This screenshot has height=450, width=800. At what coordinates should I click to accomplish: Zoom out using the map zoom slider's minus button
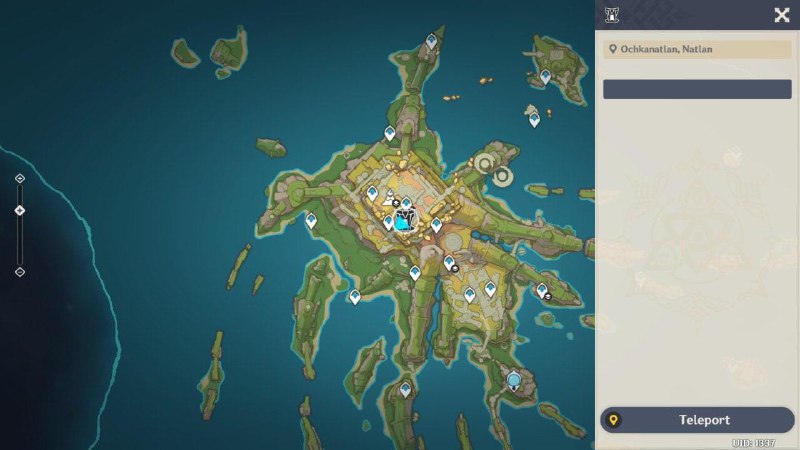tap(20, 271)
